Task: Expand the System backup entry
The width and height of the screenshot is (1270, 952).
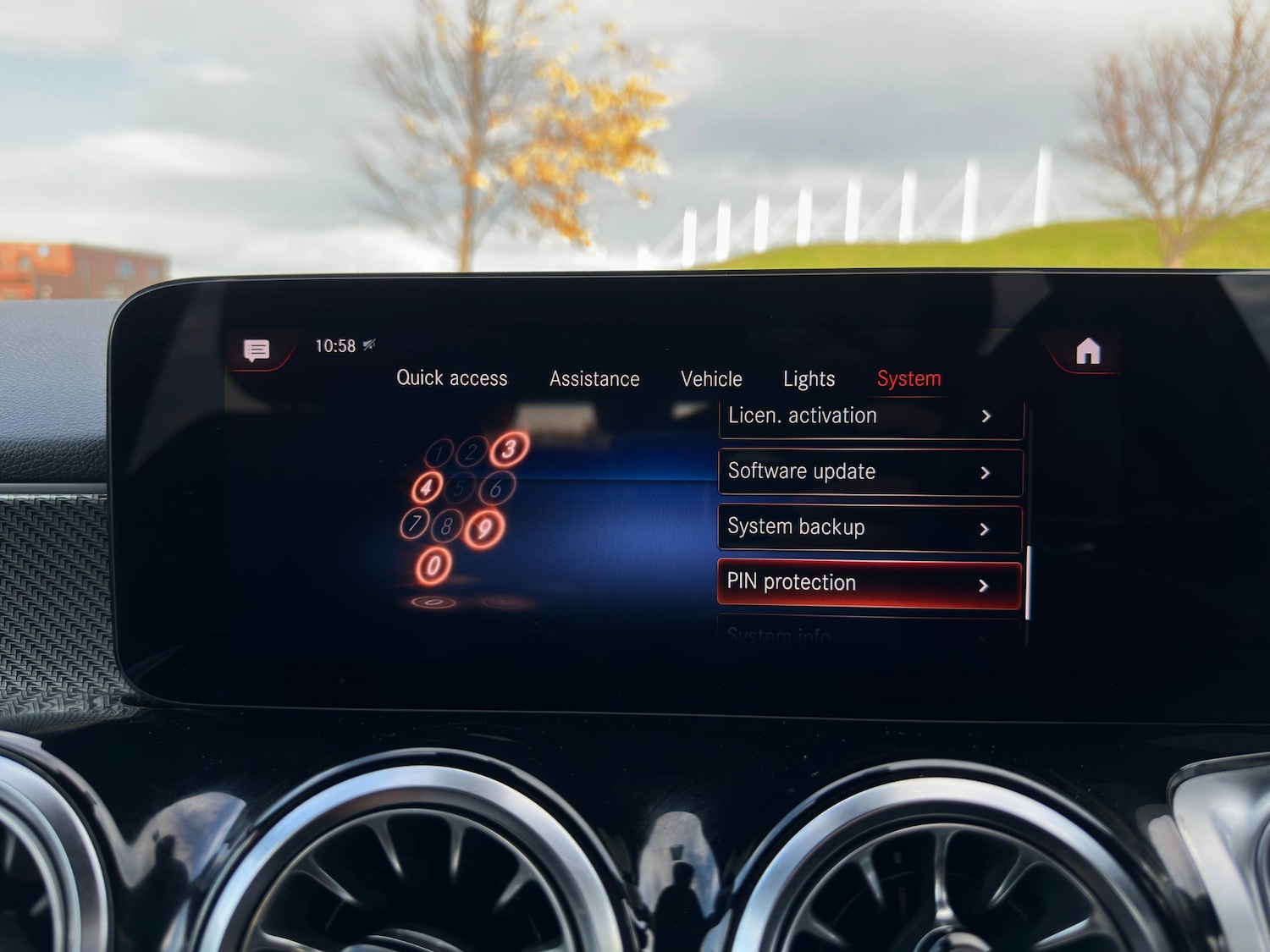Action: pyautogui.click(x=986, y=528)
